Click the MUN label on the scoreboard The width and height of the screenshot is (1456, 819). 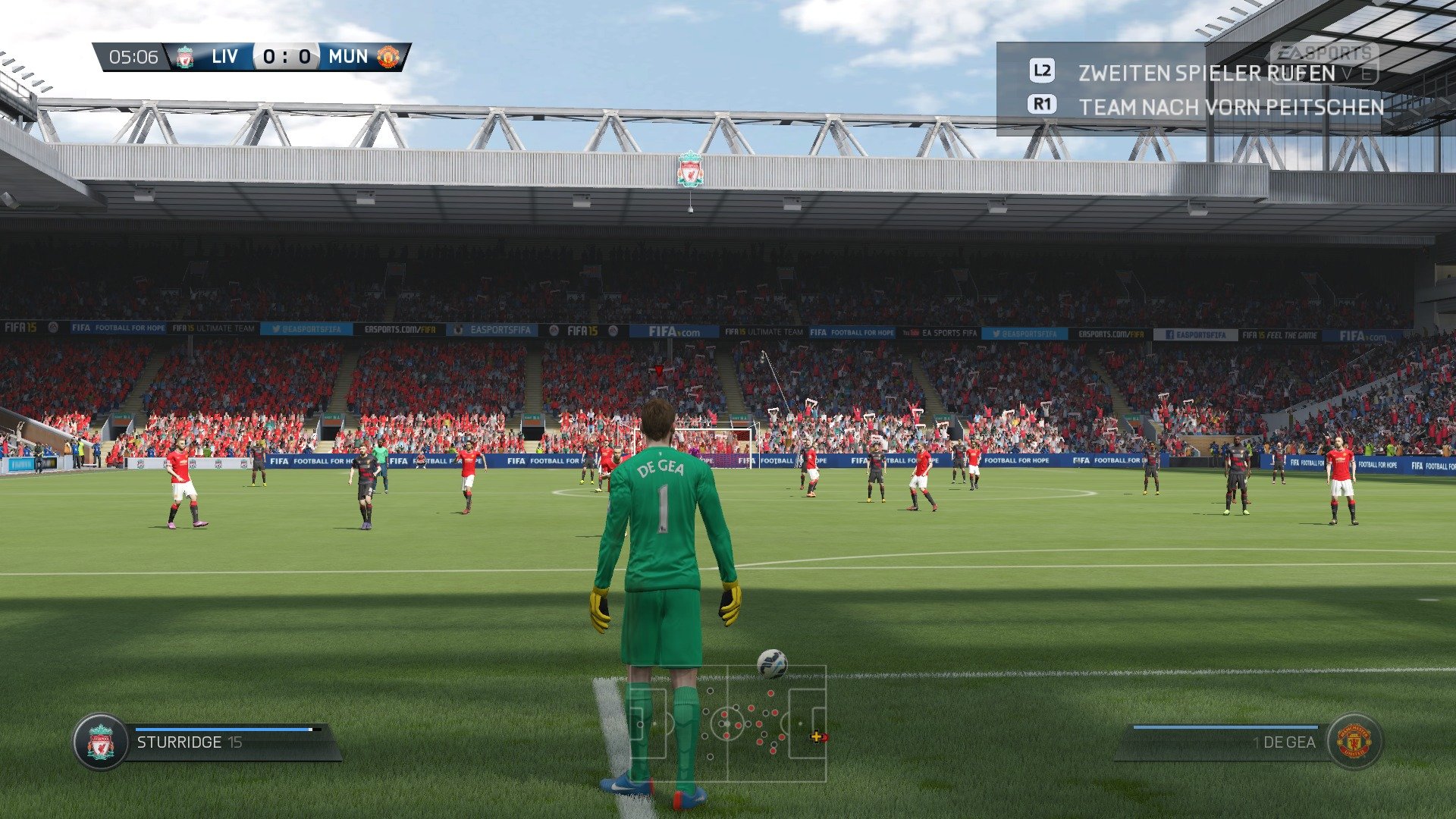pos(347,56)
